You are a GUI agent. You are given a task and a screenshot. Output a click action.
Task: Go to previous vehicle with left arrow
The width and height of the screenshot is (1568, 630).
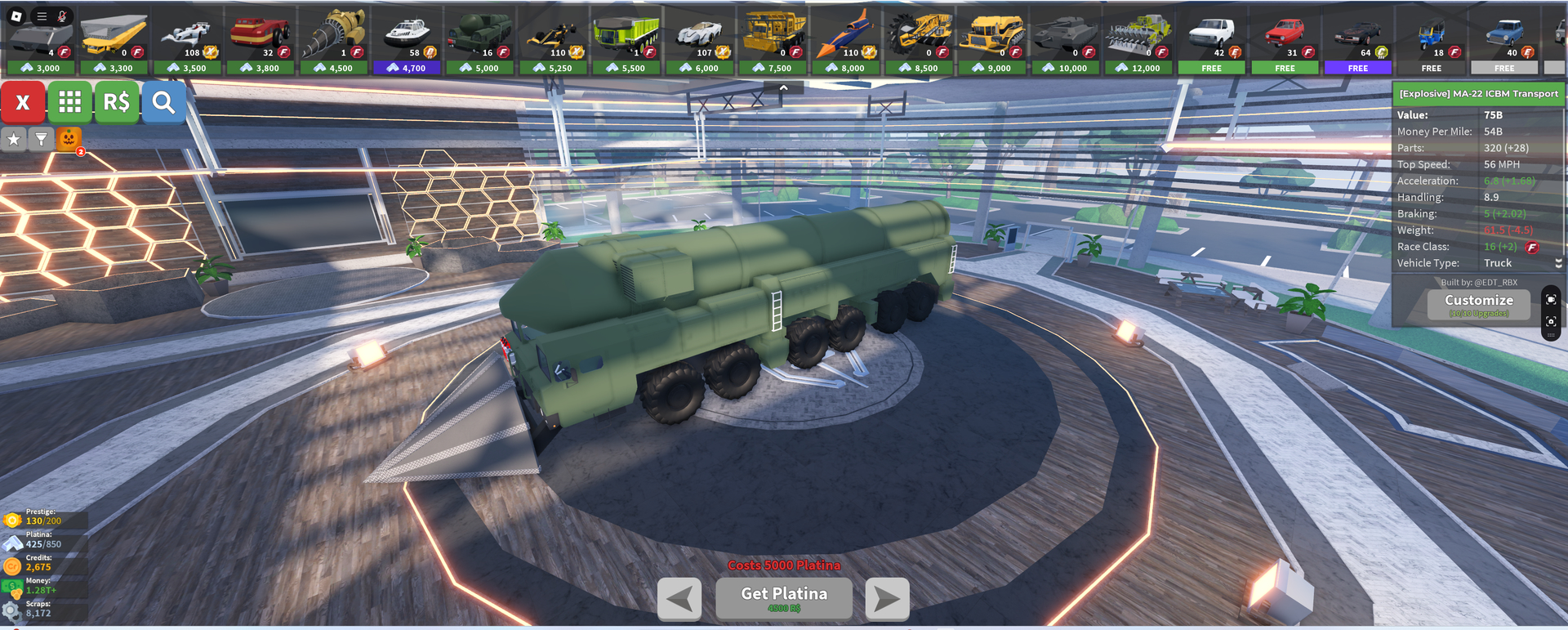(679, 599)
